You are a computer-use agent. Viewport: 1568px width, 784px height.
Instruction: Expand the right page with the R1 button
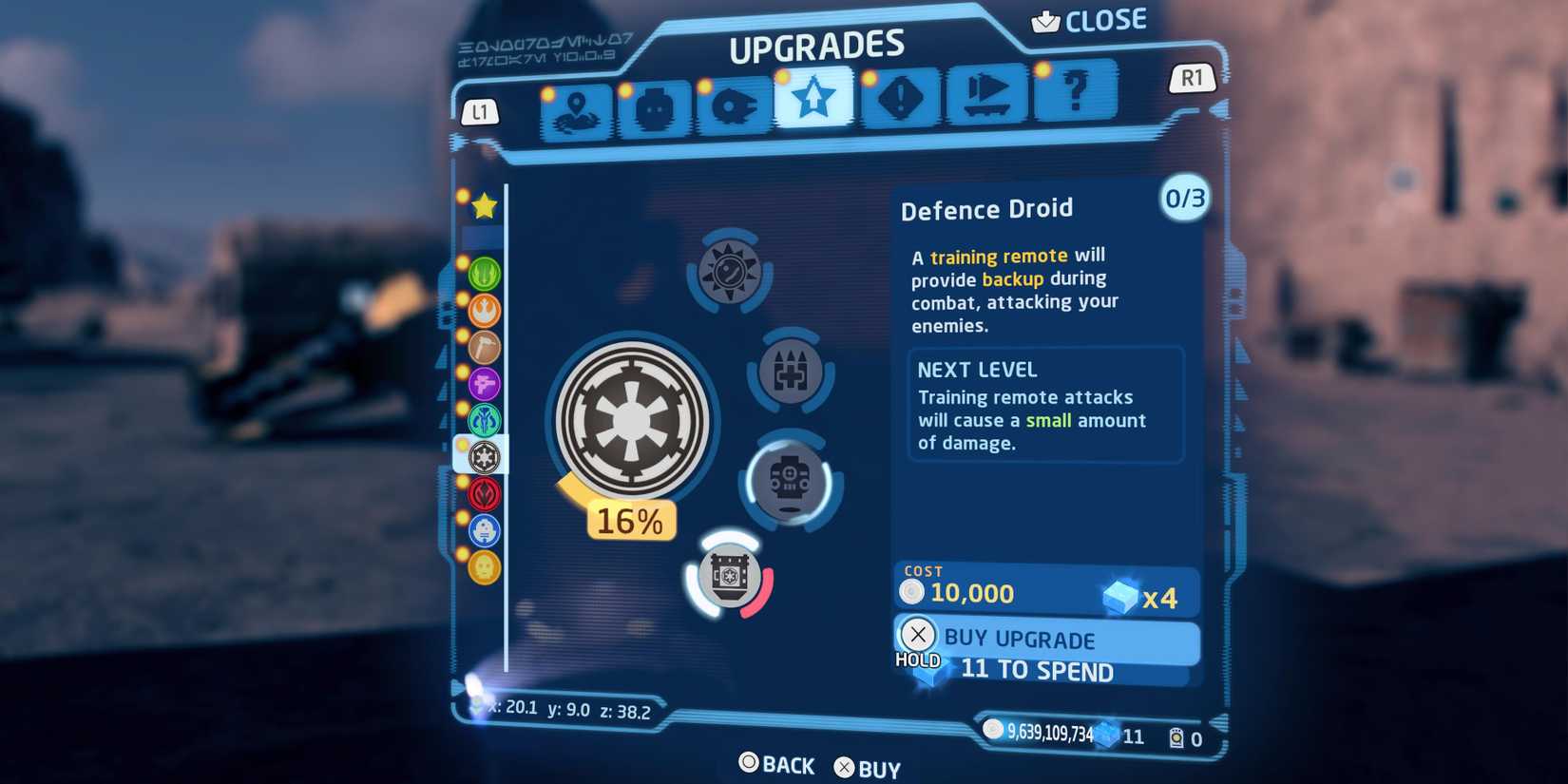(x=1192, y=79)
